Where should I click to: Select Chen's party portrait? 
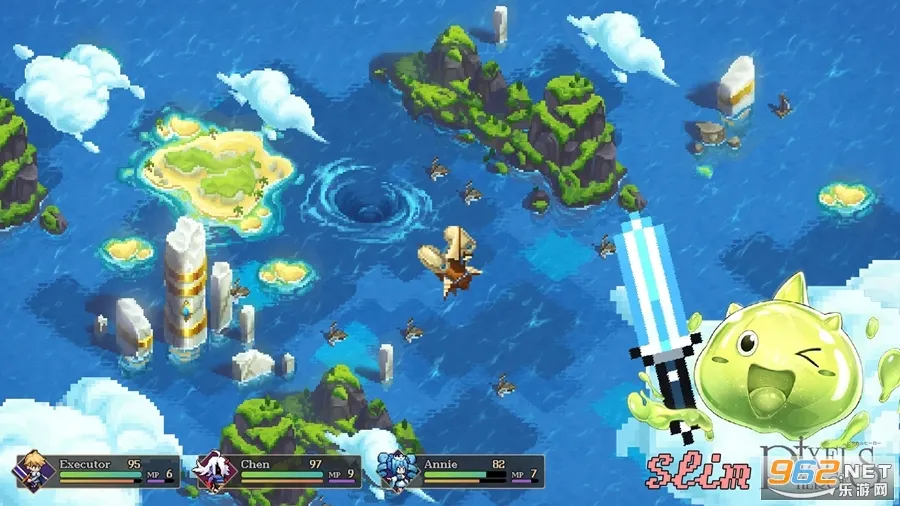214,471
